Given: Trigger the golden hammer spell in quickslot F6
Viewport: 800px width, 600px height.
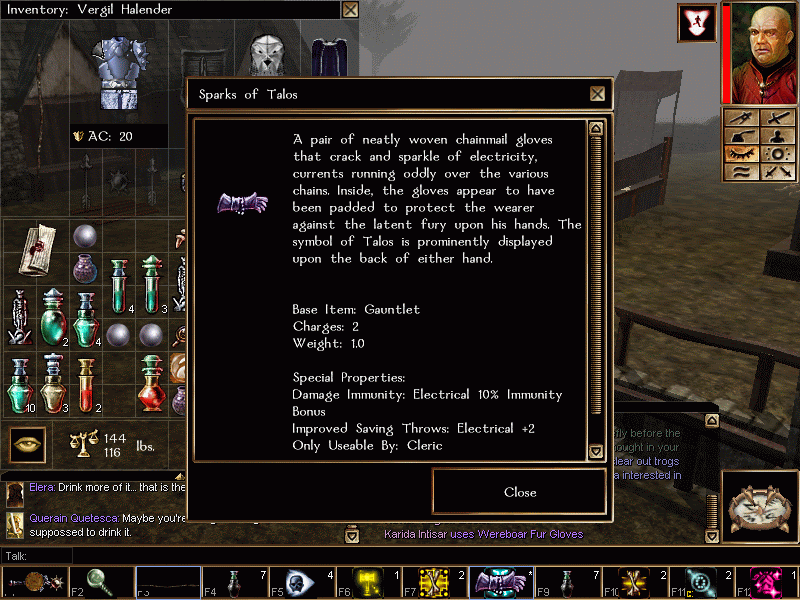Looking at the screenshot, I should (364, 581).
